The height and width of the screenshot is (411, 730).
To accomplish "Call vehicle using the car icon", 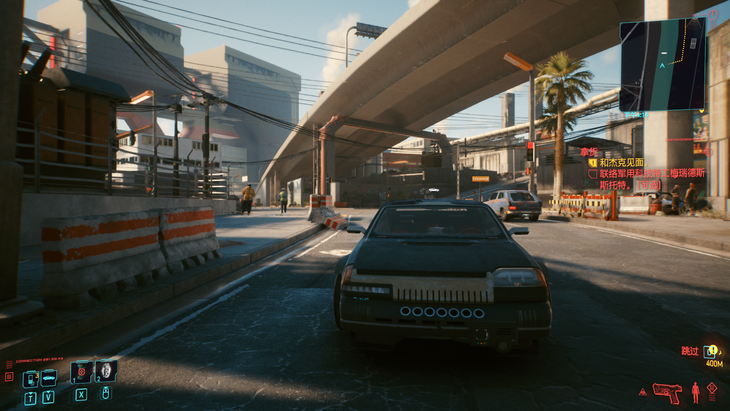I will [x=48, y=379].
